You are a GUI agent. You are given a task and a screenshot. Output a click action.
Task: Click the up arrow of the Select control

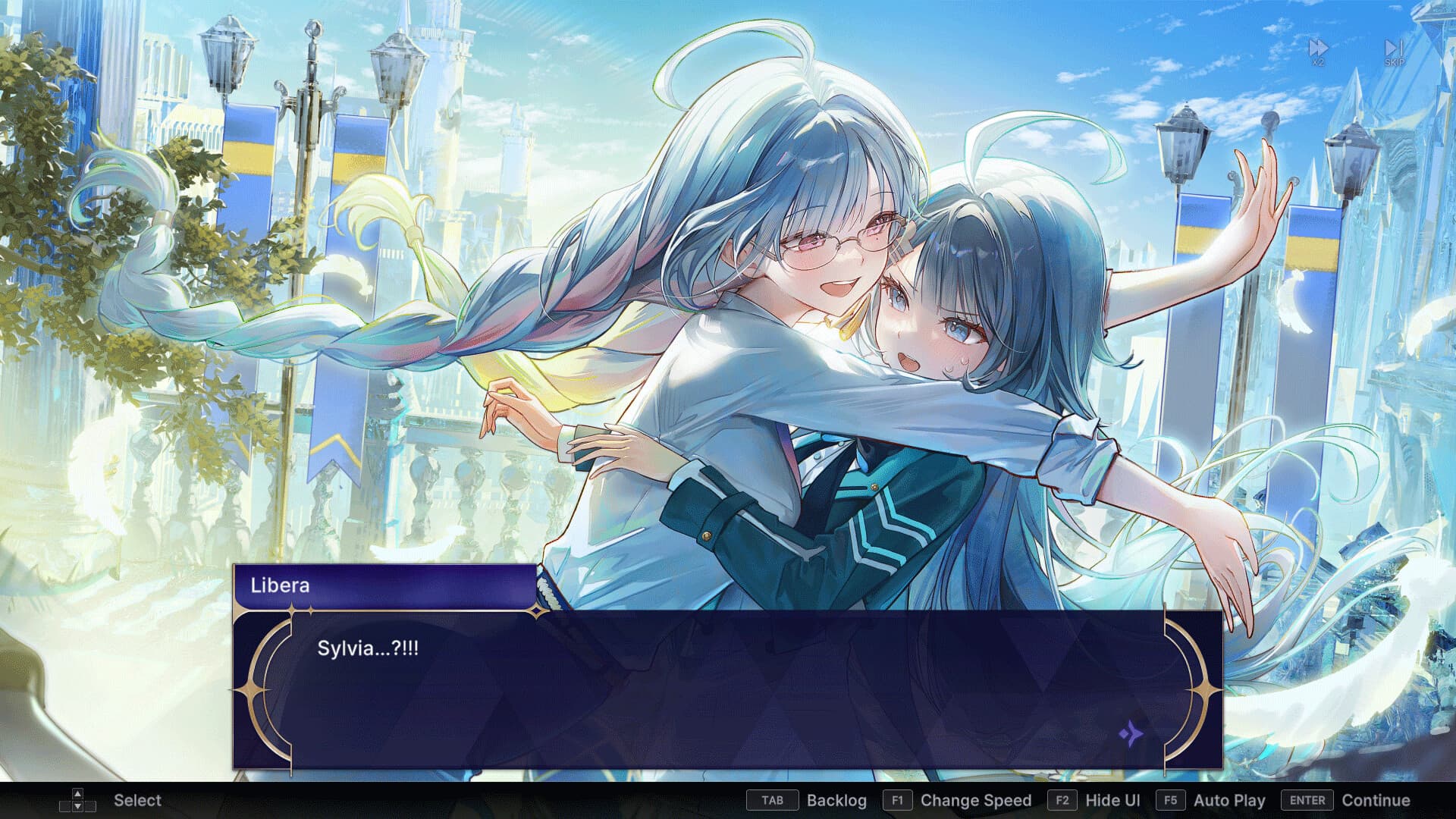click(x=79, y=793)
